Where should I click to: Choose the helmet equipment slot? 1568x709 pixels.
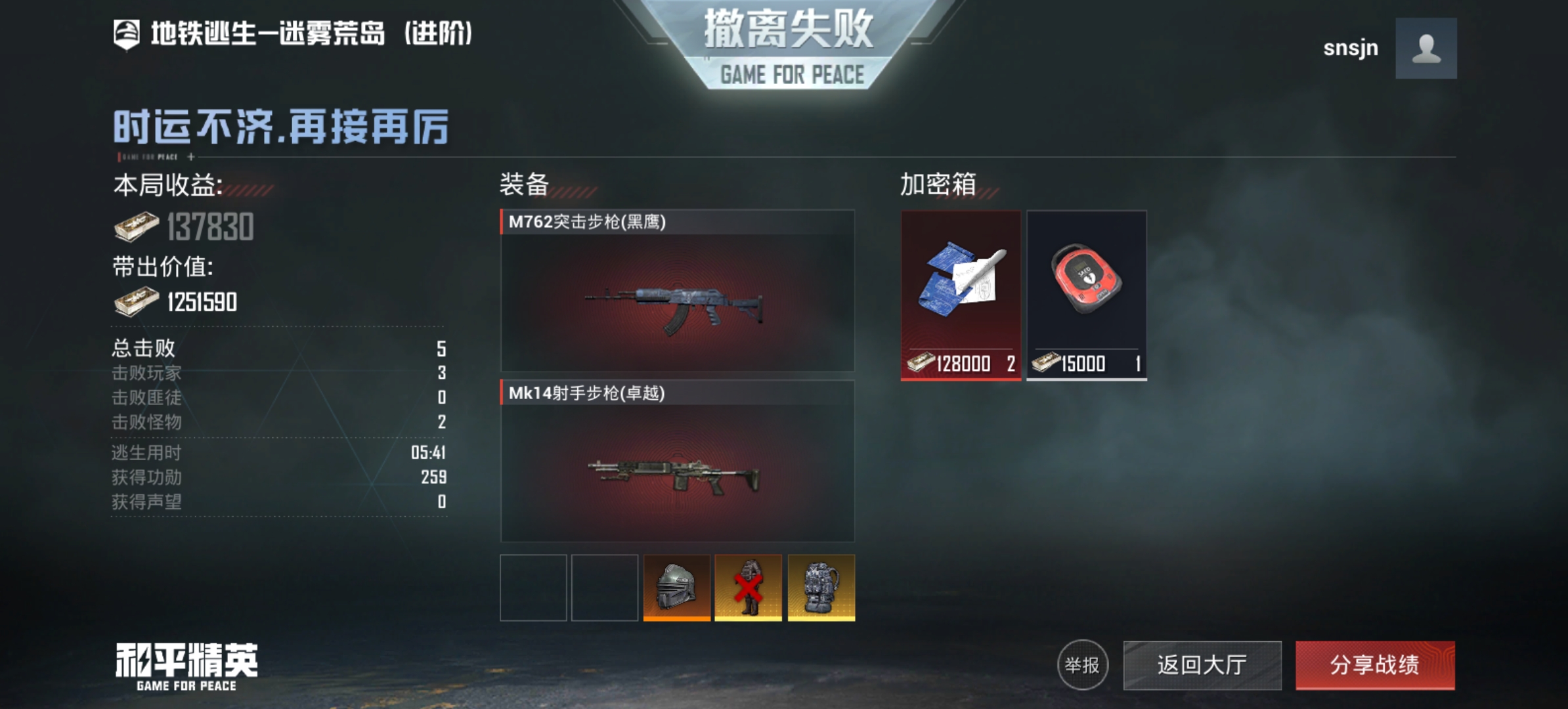tap(676, 588)
